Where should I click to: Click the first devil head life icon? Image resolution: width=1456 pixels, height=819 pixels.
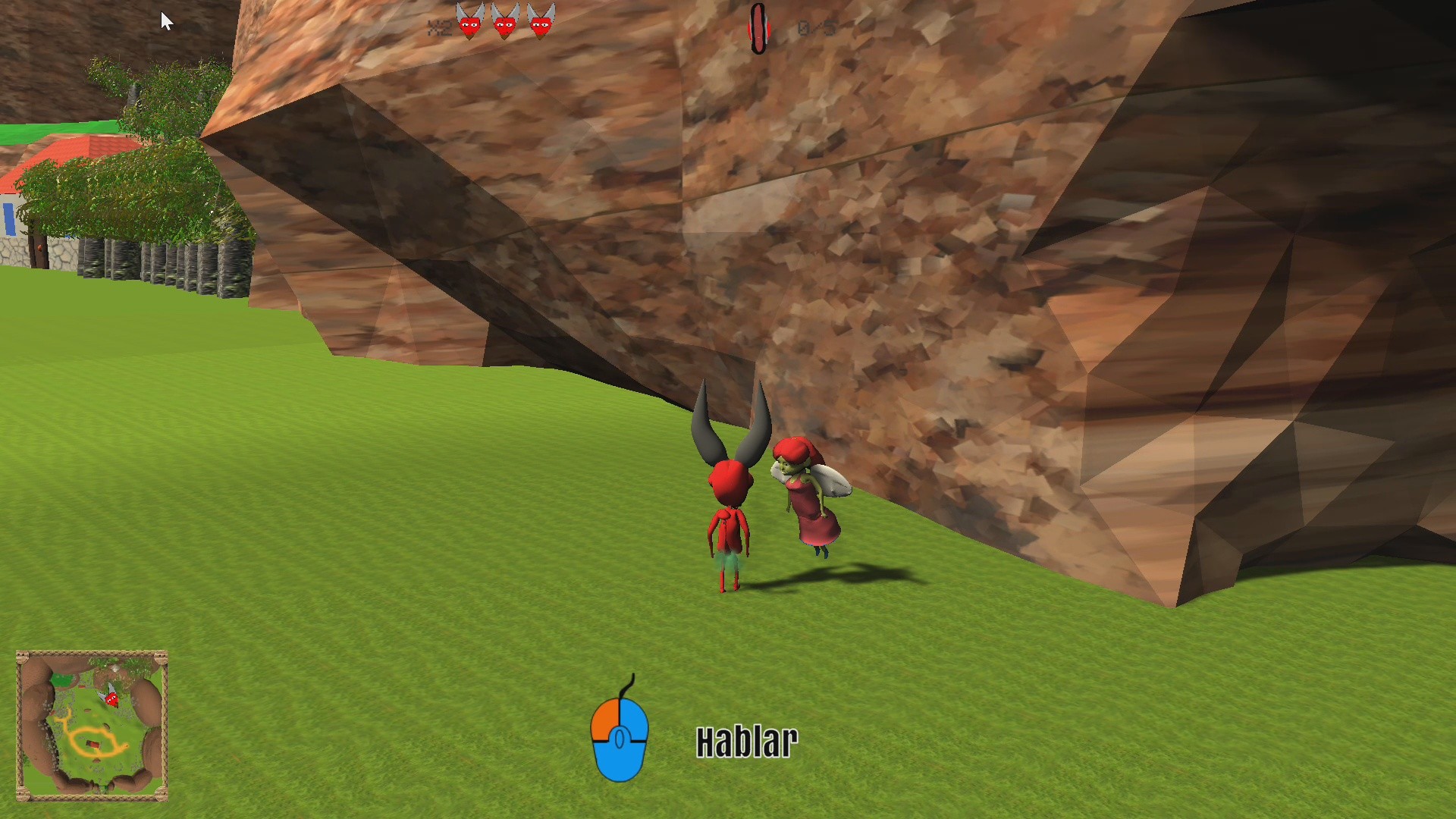pos(469,23)
